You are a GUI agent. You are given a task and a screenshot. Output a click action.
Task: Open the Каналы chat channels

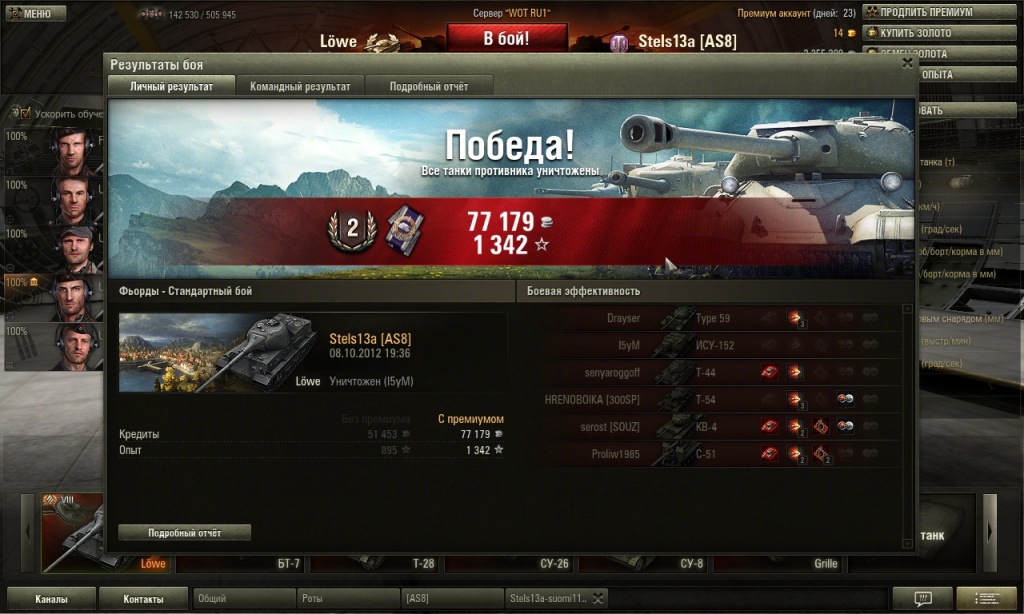(x=51, y=599)
